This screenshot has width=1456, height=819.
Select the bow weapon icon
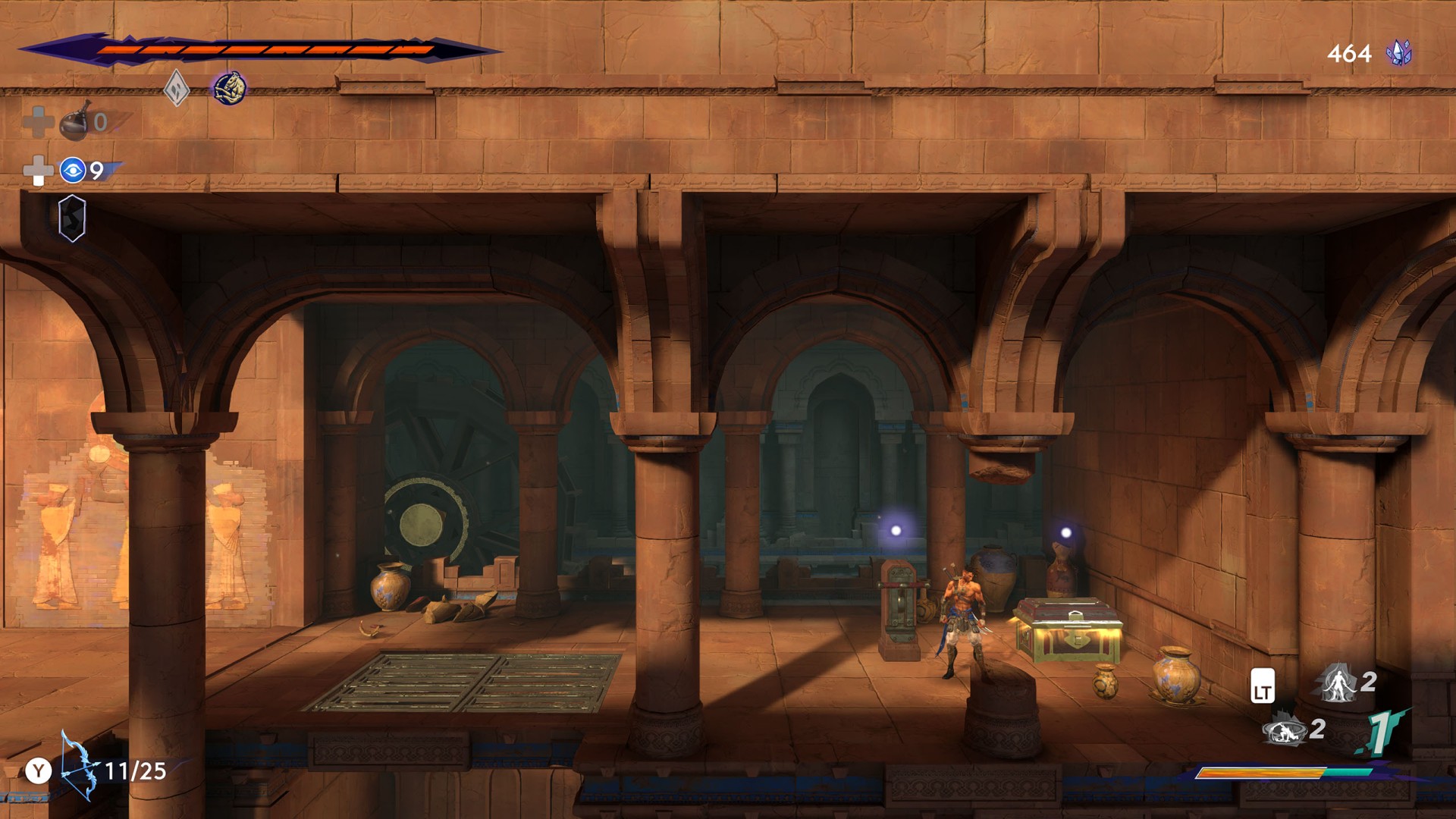tap(79, 766)
